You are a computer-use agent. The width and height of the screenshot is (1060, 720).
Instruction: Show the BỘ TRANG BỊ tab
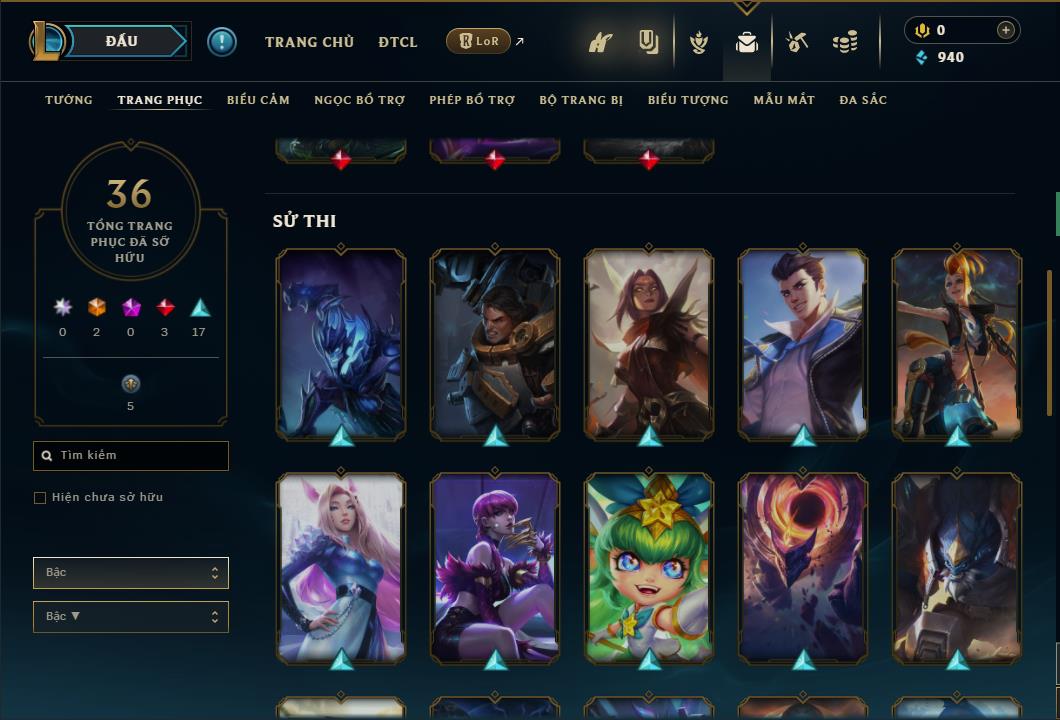(581, 100)
